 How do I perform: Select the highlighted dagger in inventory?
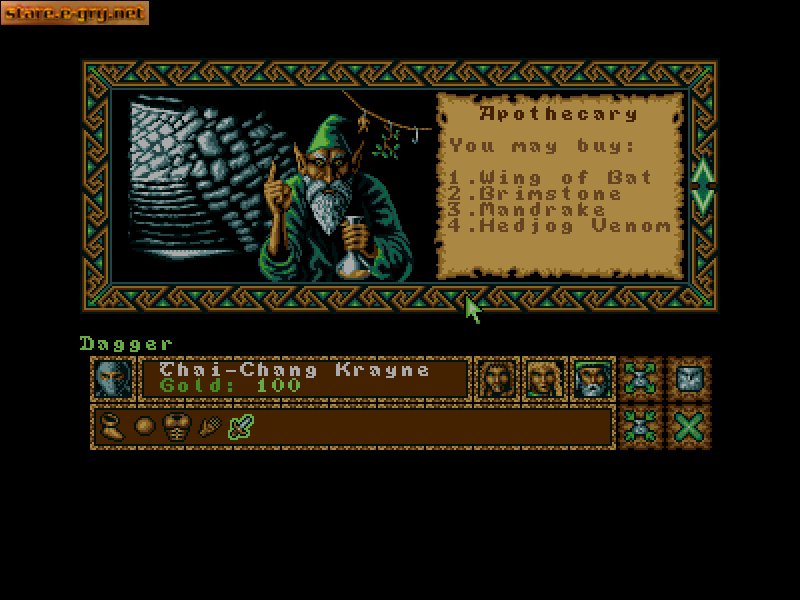coord(241,427)
